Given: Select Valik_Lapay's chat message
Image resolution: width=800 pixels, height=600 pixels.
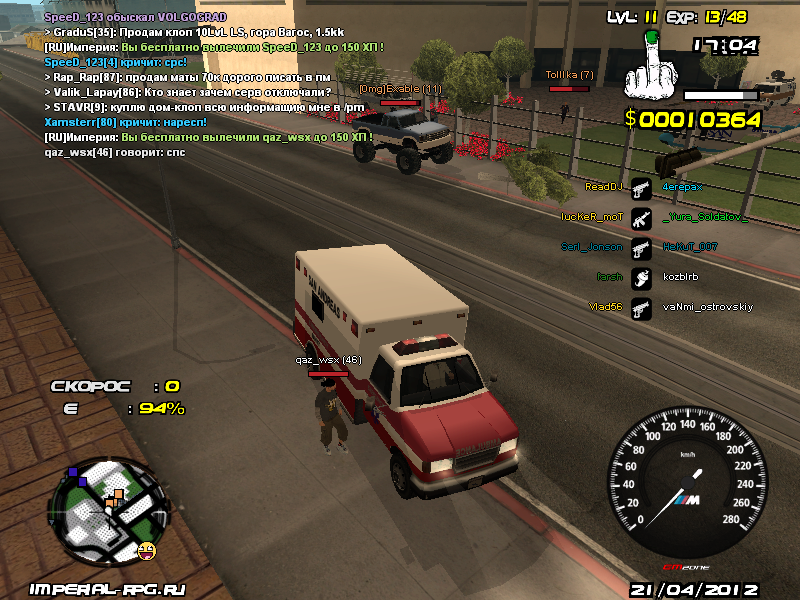Looking at the screenshot, I should [188, 91].
